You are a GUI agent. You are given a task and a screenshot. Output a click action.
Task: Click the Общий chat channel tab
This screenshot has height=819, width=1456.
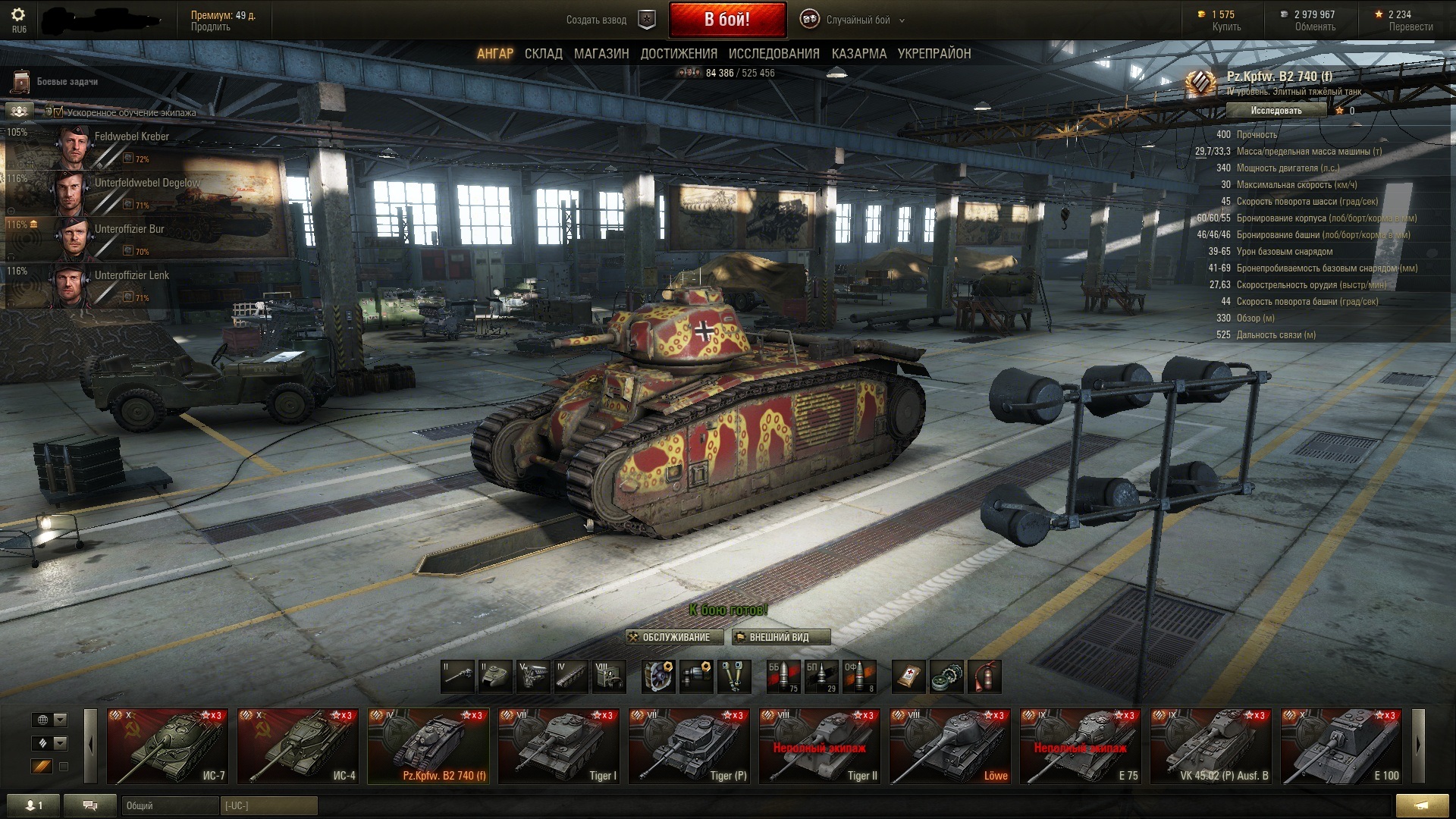168,805
